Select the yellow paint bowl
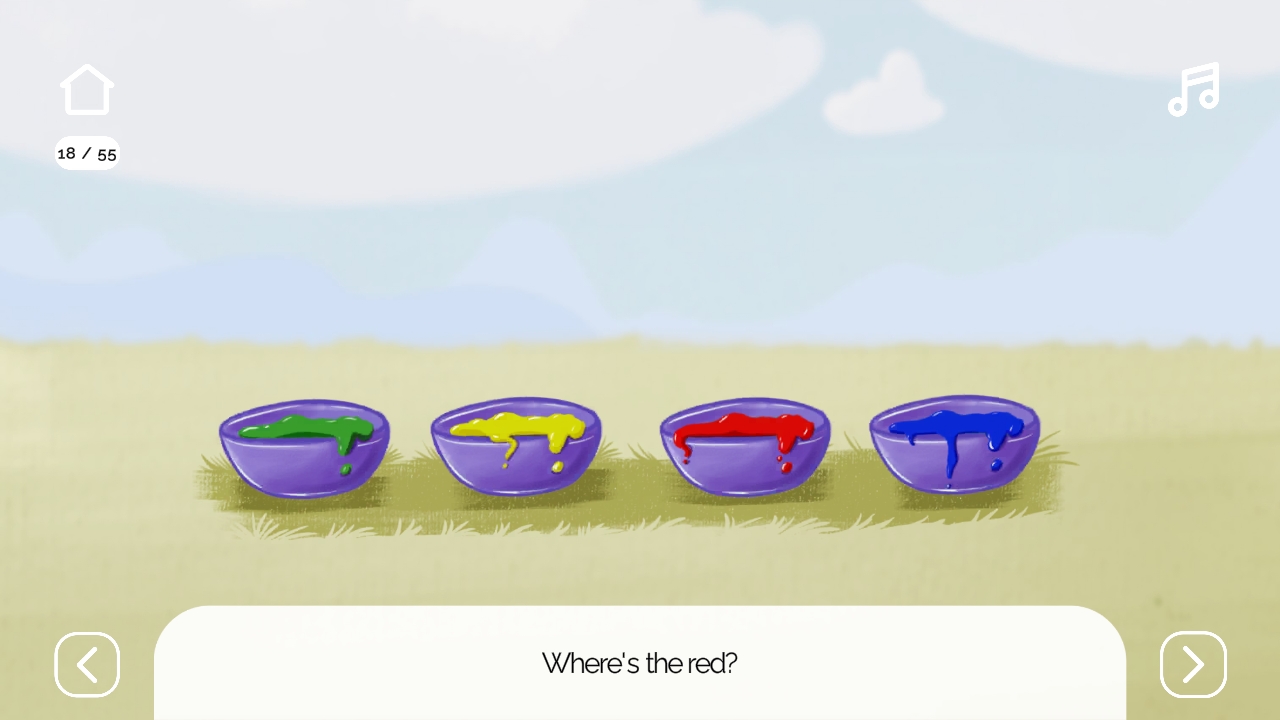 [x=516, y=445]
